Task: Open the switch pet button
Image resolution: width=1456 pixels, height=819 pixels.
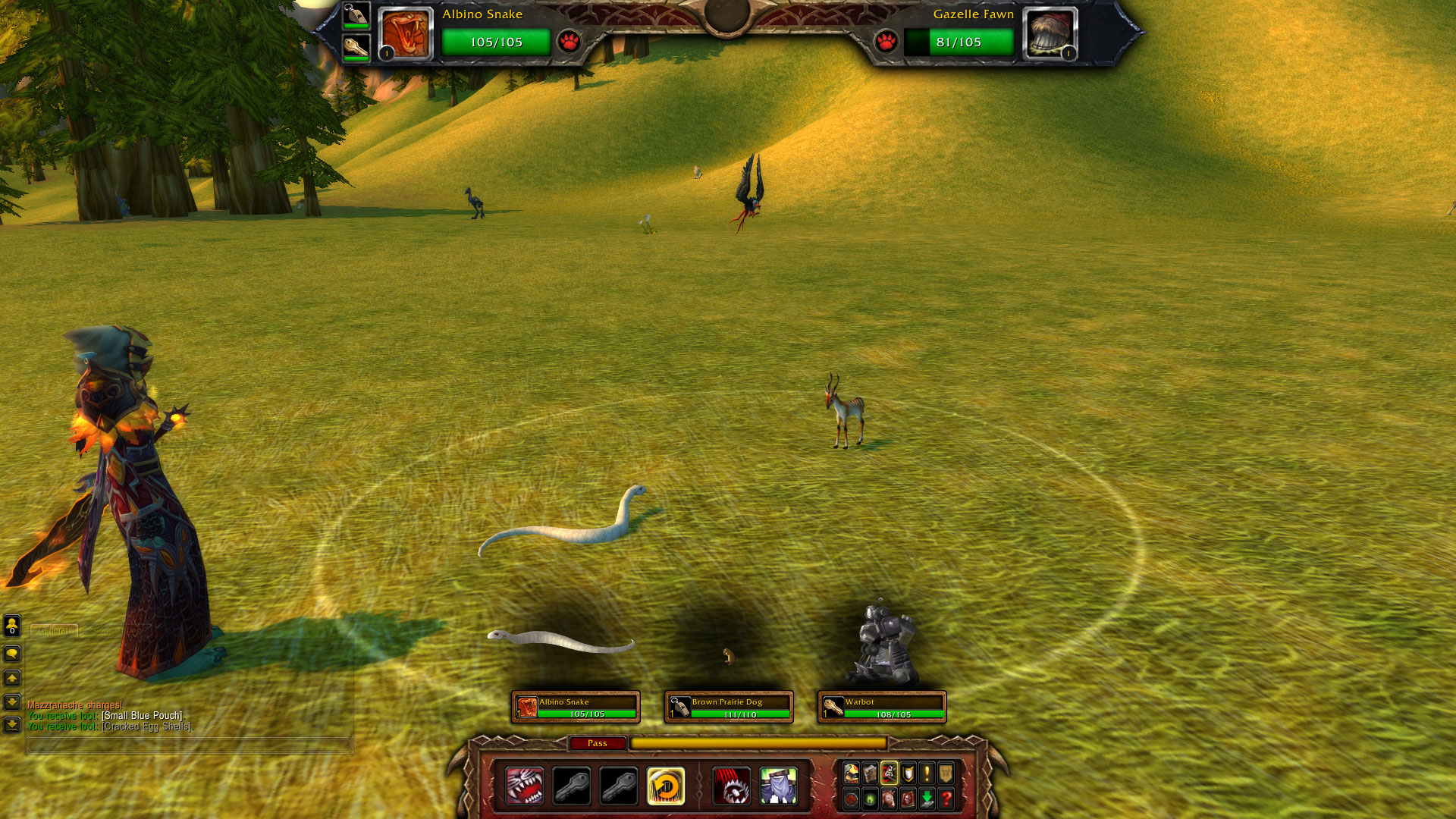Action: pos(666,786)
